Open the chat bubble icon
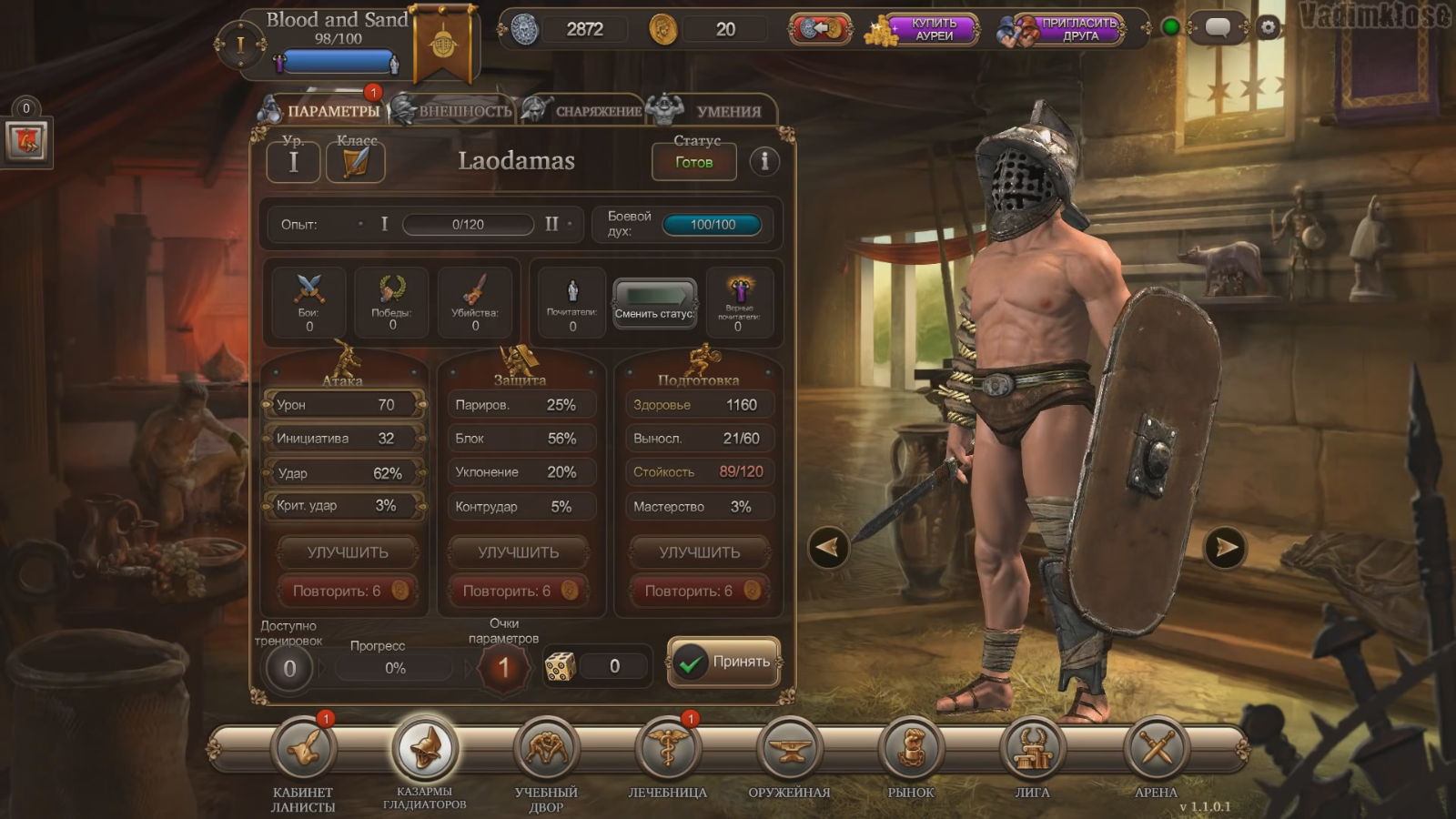The image size is (1456, 819). 1218,28
